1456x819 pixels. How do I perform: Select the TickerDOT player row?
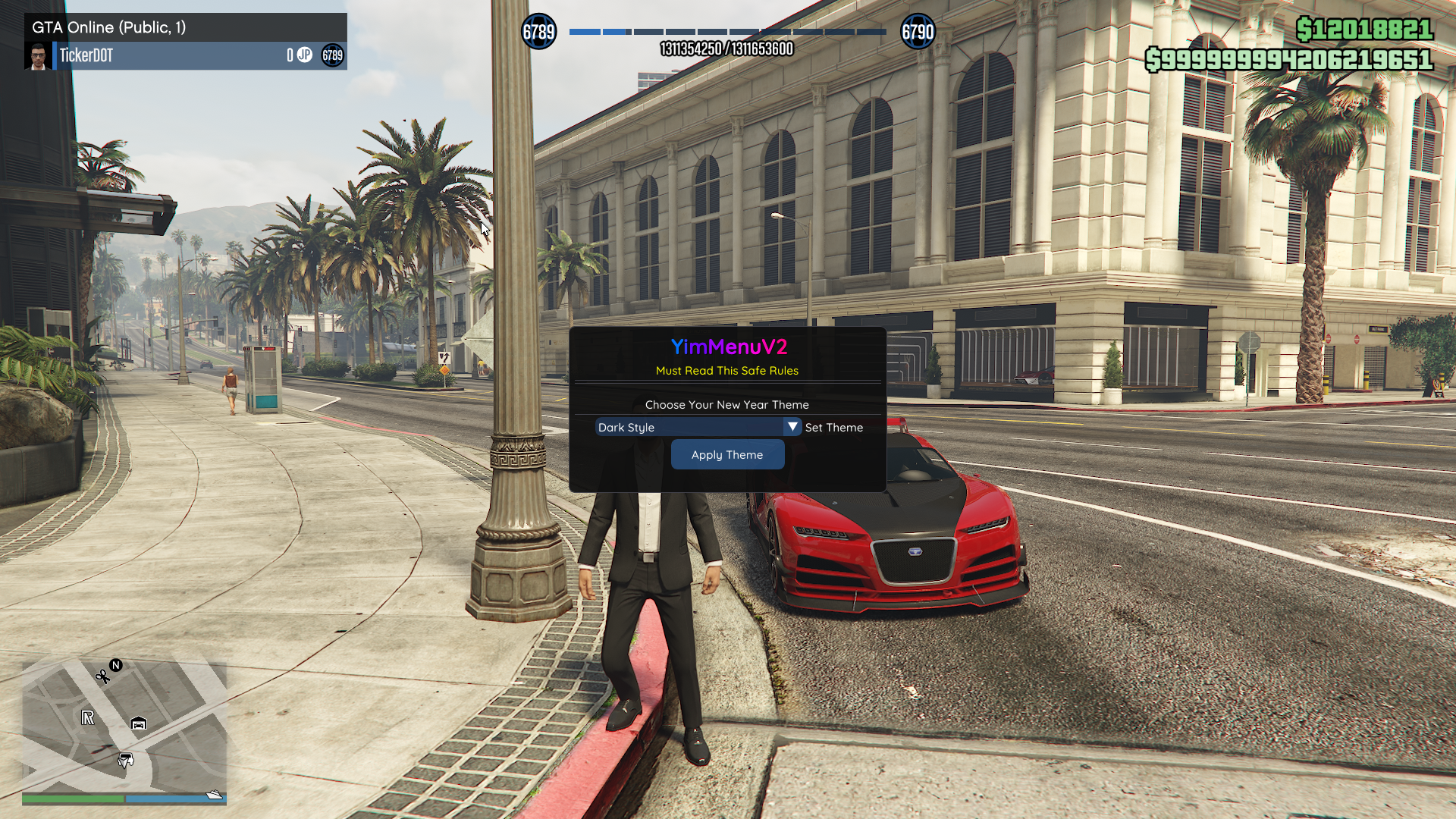tap(186, 55)
